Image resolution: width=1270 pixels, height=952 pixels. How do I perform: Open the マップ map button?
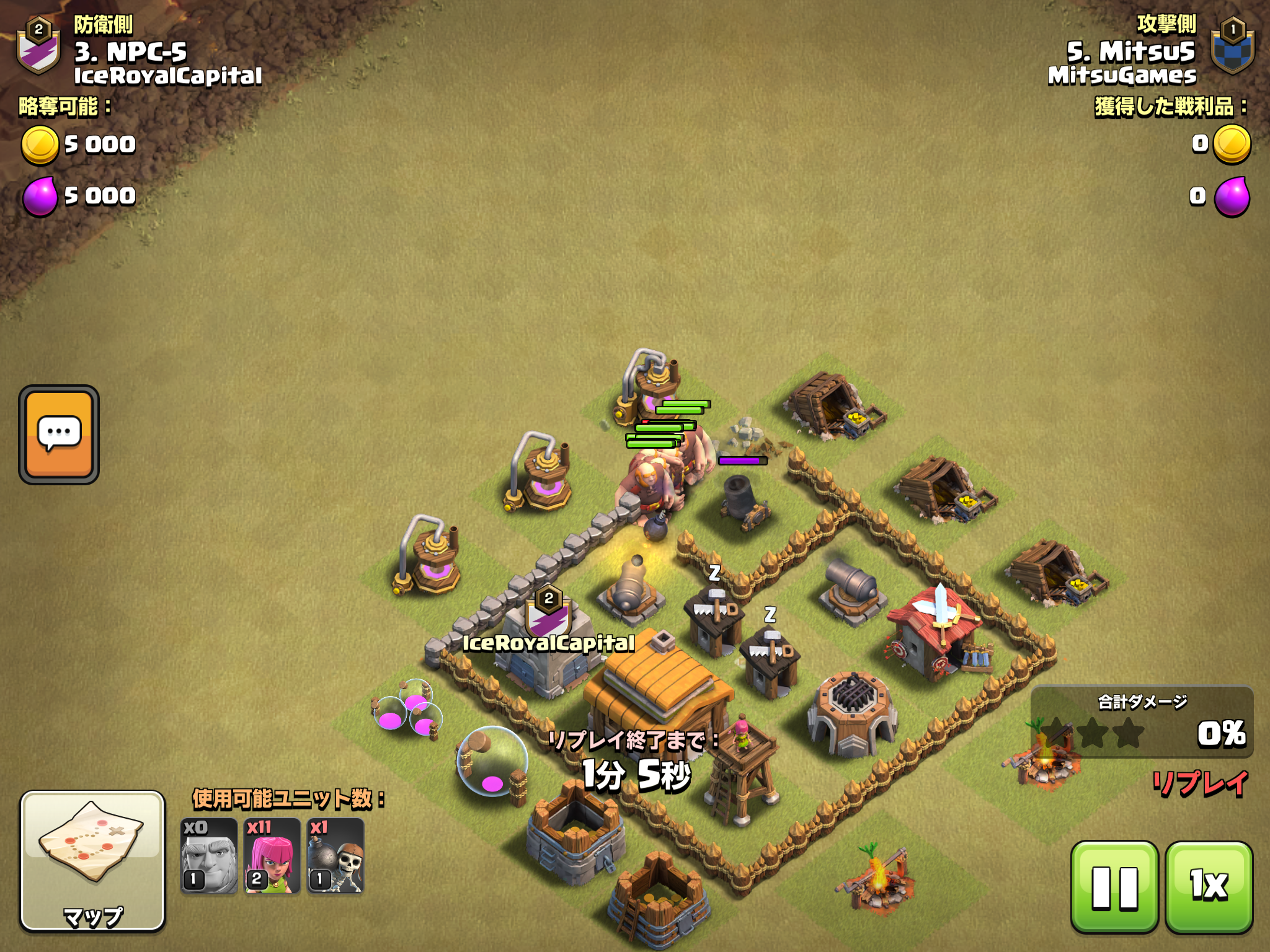(93, 861)
